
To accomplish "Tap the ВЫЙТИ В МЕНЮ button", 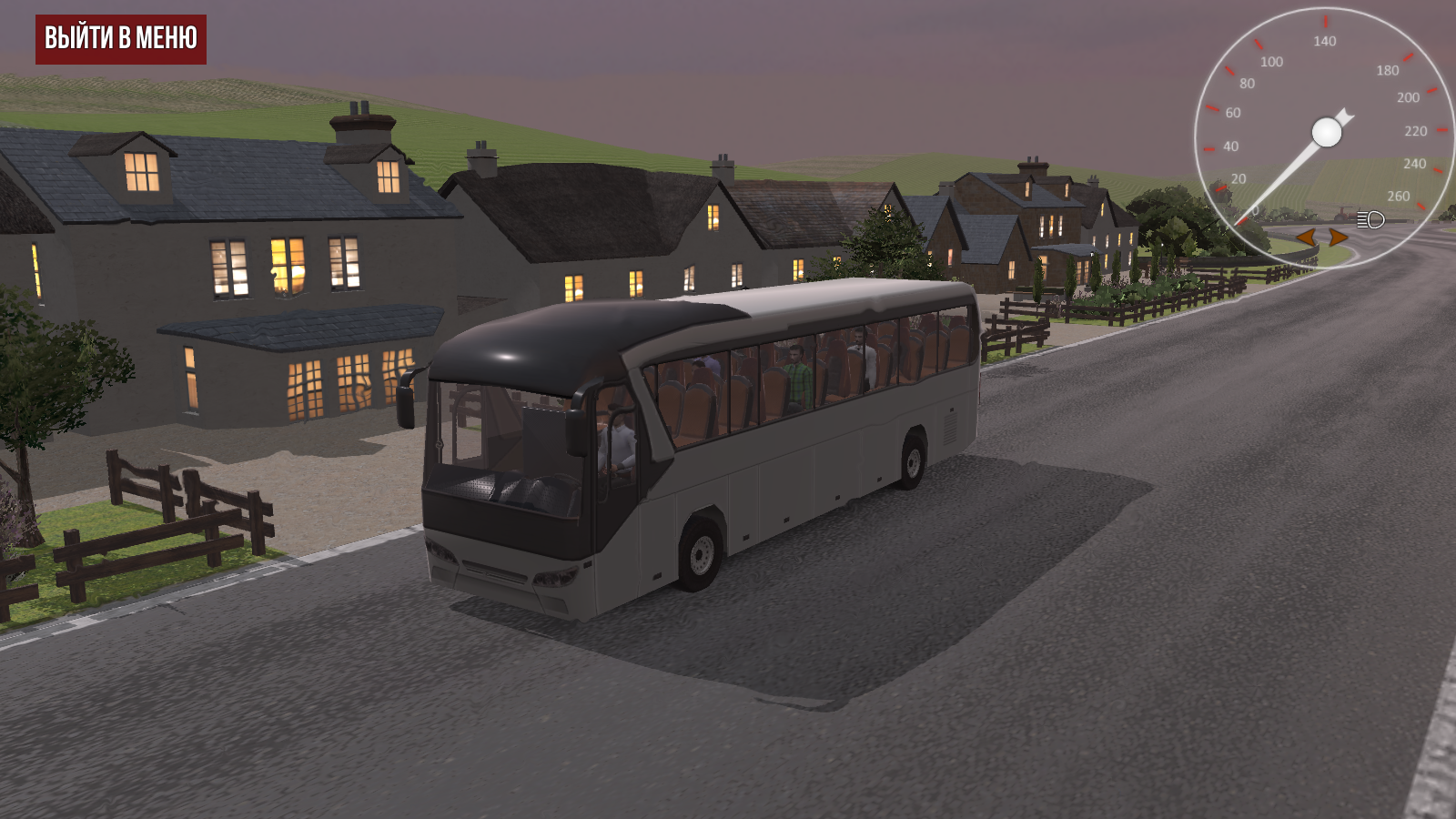I will pyautogui.click(x=121, y=39).
